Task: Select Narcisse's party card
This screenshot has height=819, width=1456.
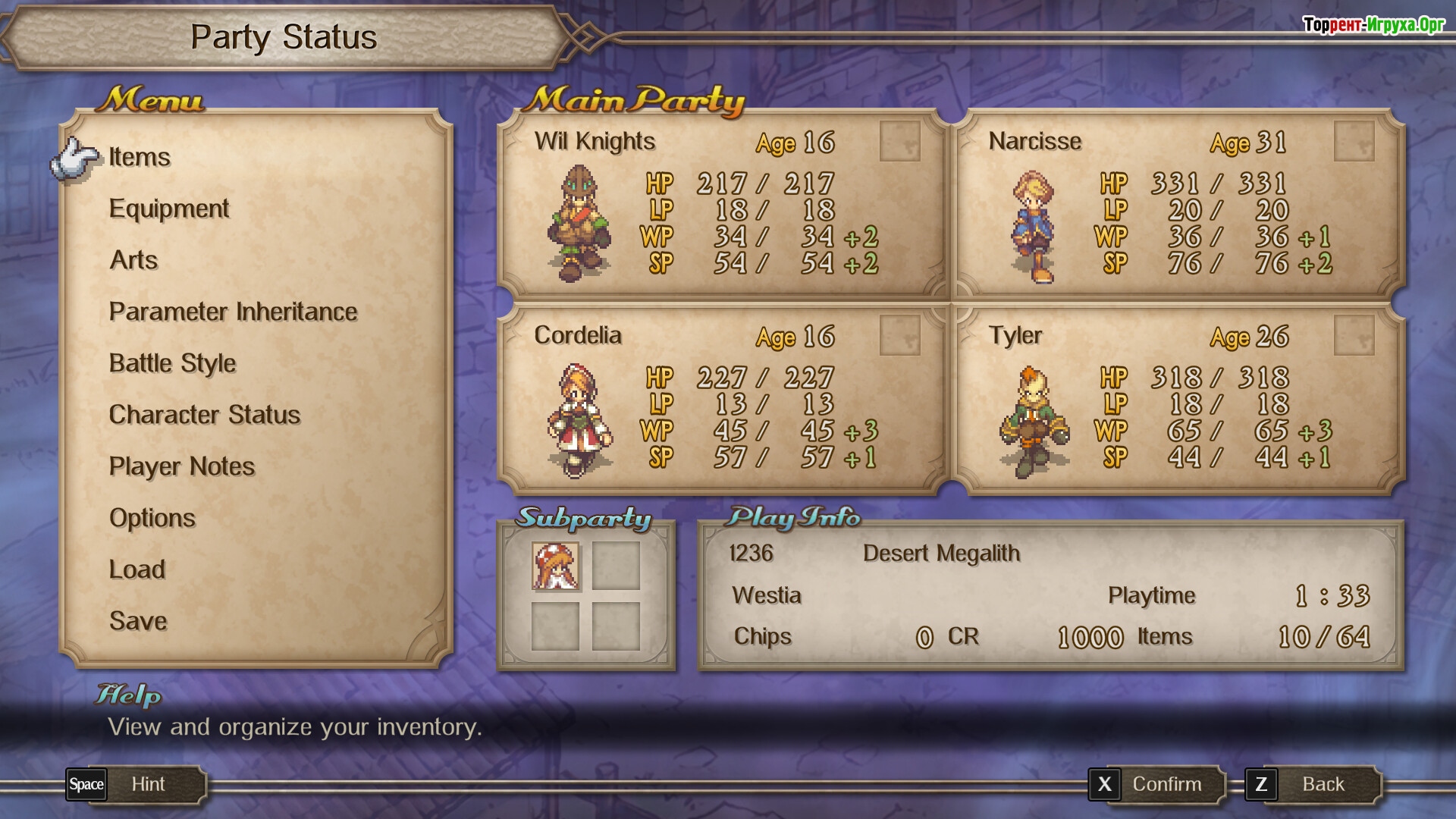Action: point(1177,205)
